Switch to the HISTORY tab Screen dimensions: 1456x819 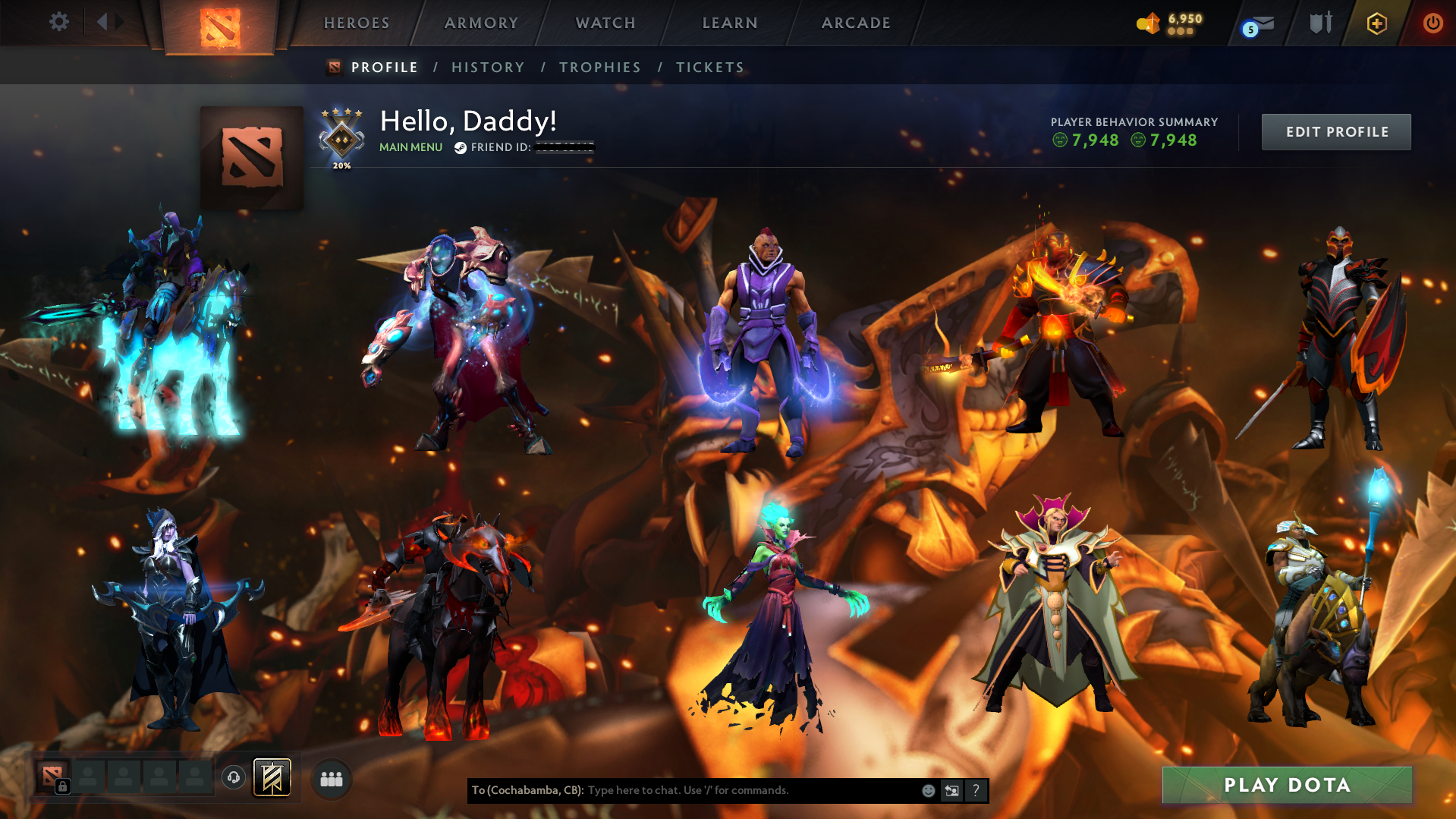point(488,67)
